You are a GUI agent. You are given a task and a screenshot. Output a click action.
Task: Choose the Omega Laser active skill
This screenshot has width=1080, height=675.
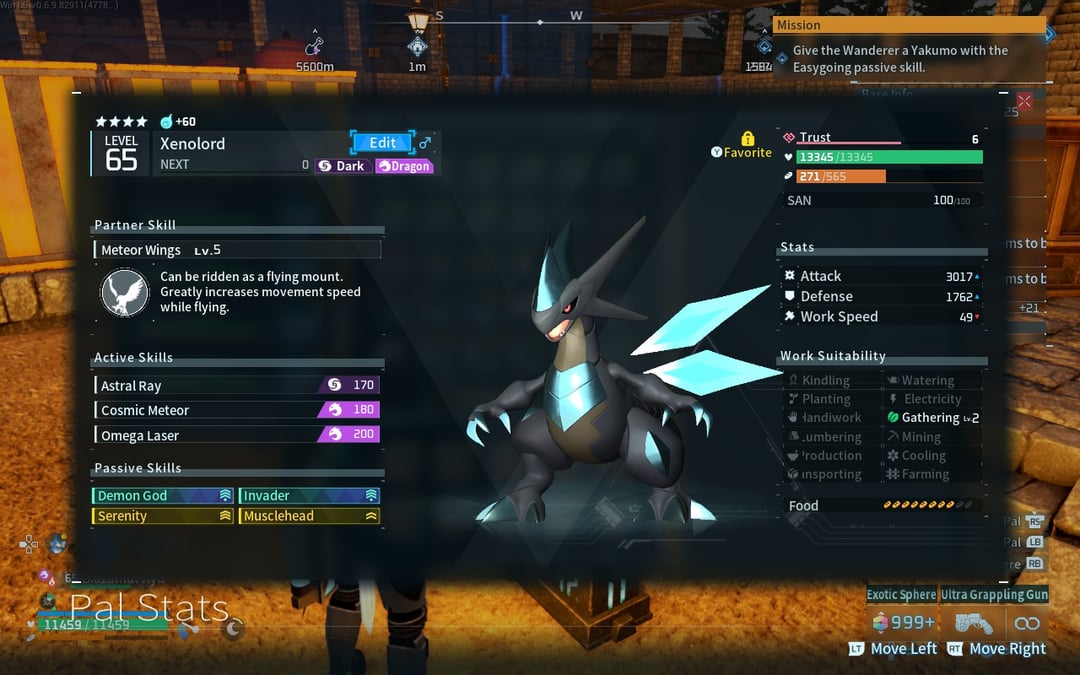(237, 435)
